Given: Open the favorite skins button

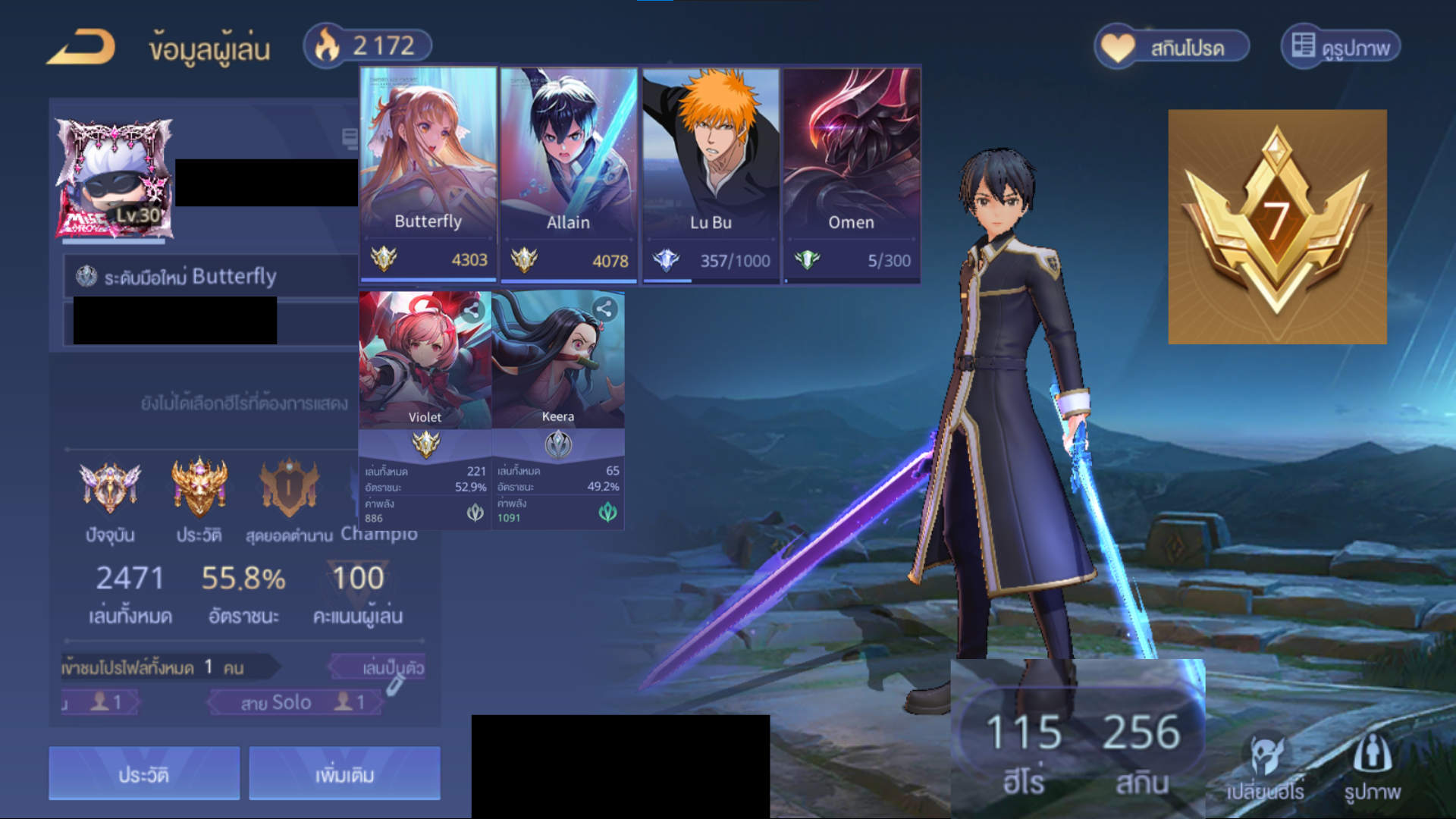Looking at the screenshot, I should [x=1172, y=48].
